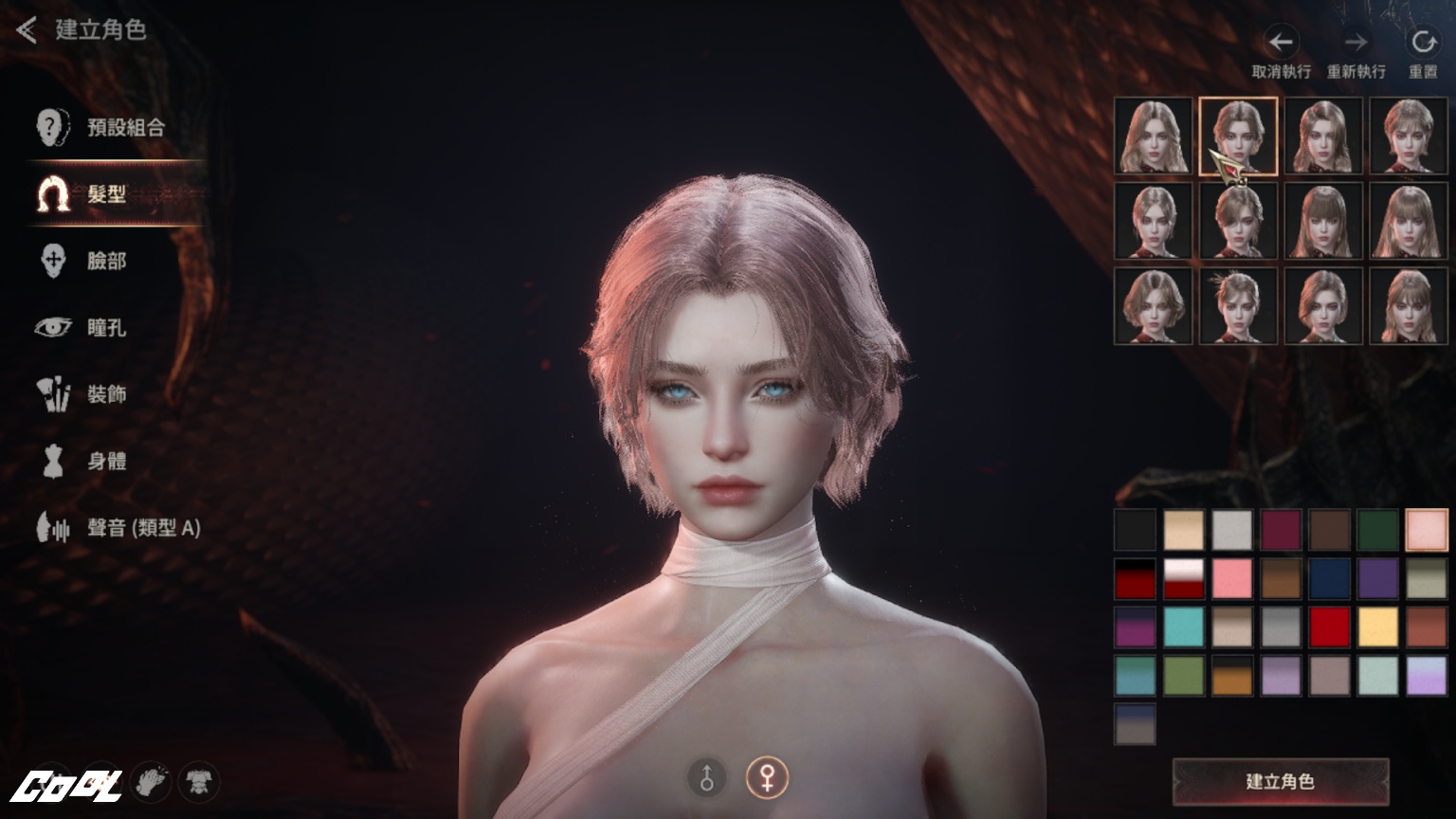Choose the first long wavy hairstyle thumbnail
The width and height of the screenshot is (1456, 819).
pyautogui.click(x=1153, y=136)
